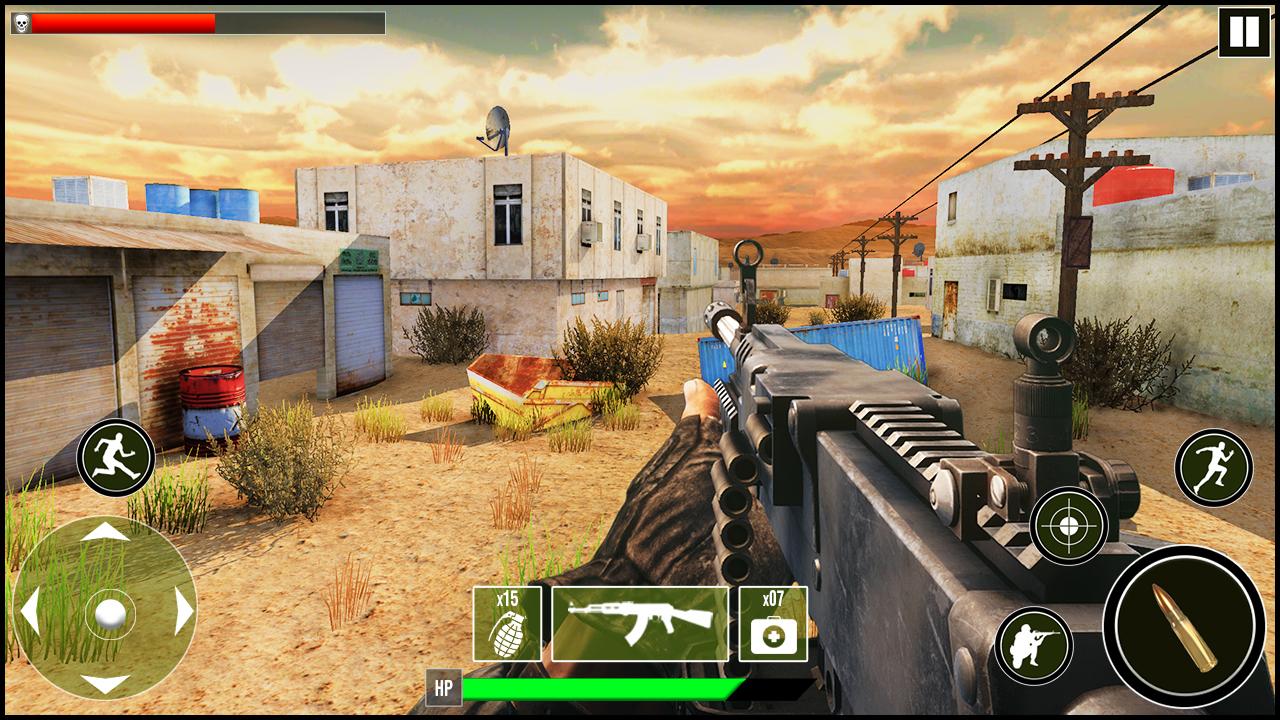The image size is (1280, 720).
Task: Click the white joystick center knob
Action: tap(108, 612)
